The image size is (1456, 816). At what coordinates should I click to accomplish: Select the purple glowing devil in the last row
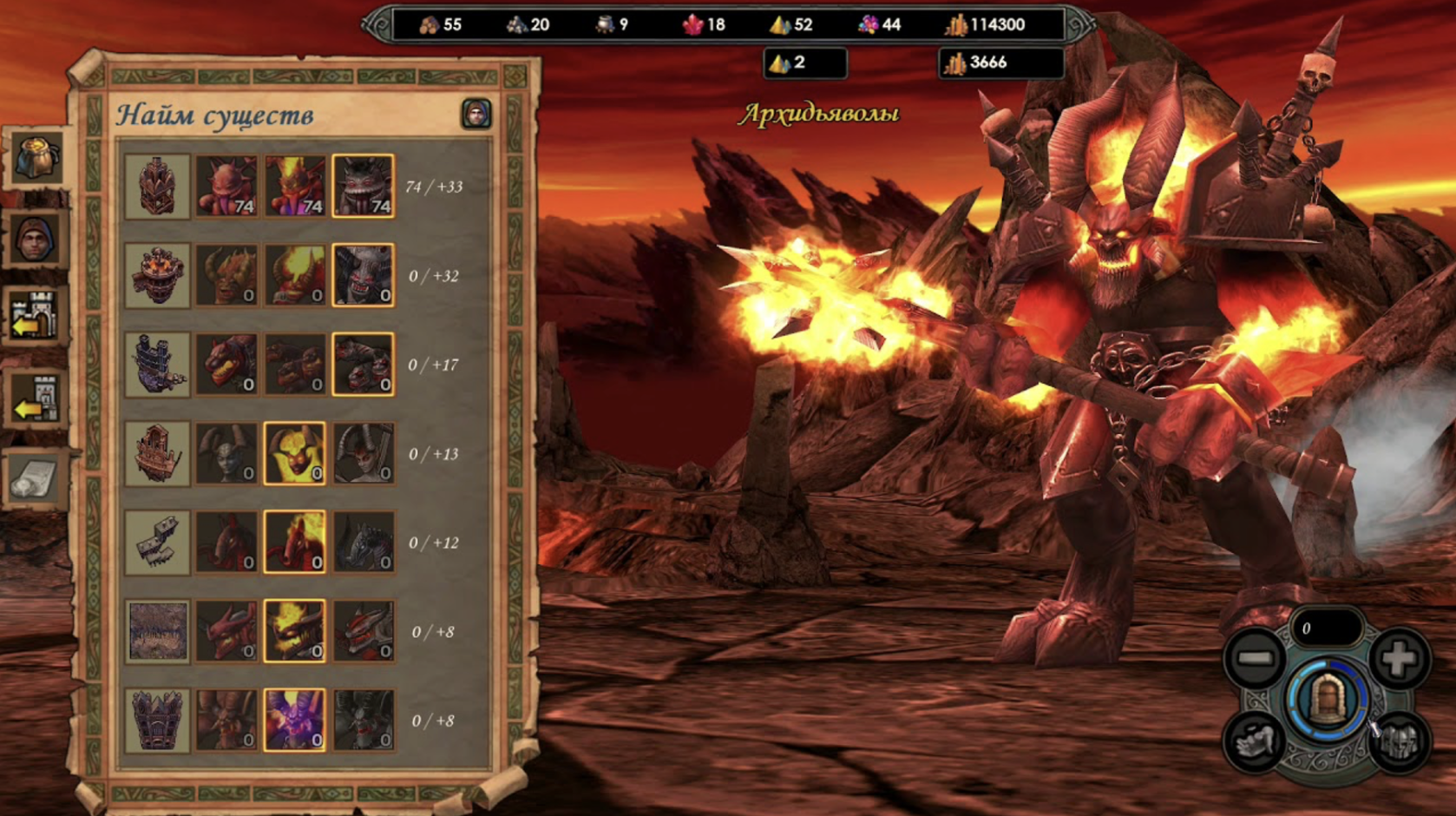(295, 721)
